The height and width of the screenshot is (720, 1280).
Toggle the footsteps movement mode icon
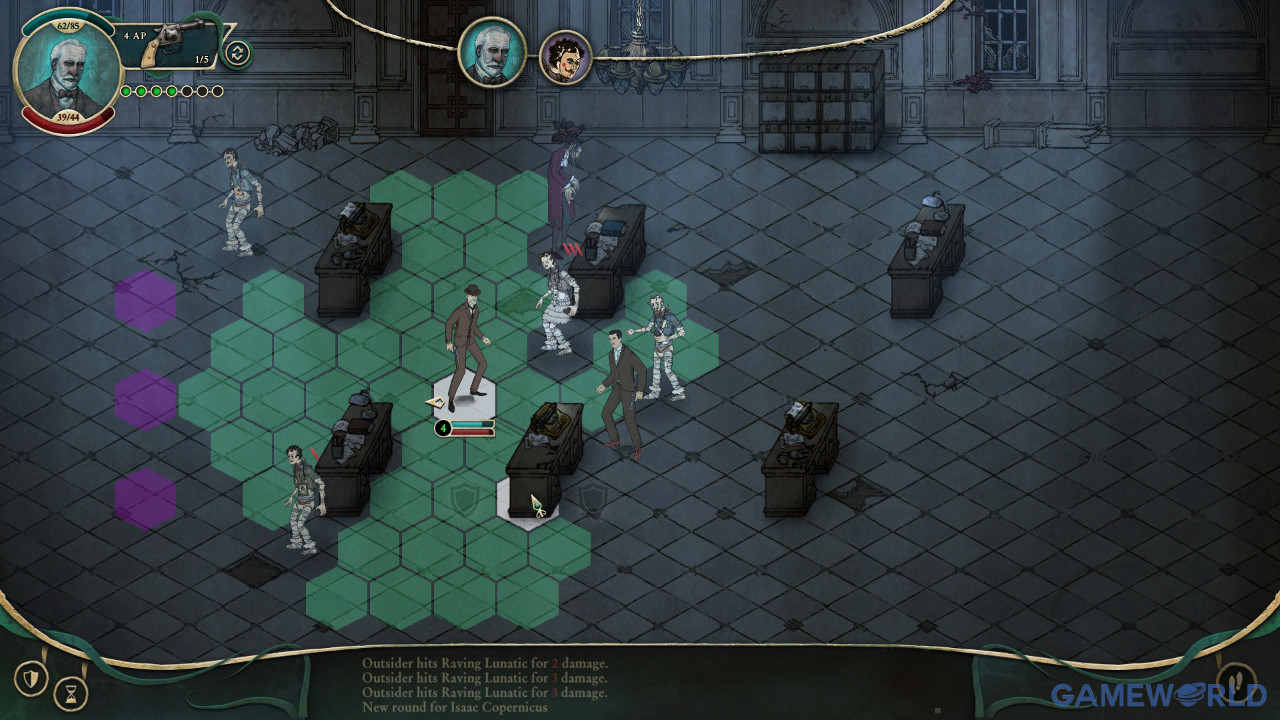point(1236,682)
